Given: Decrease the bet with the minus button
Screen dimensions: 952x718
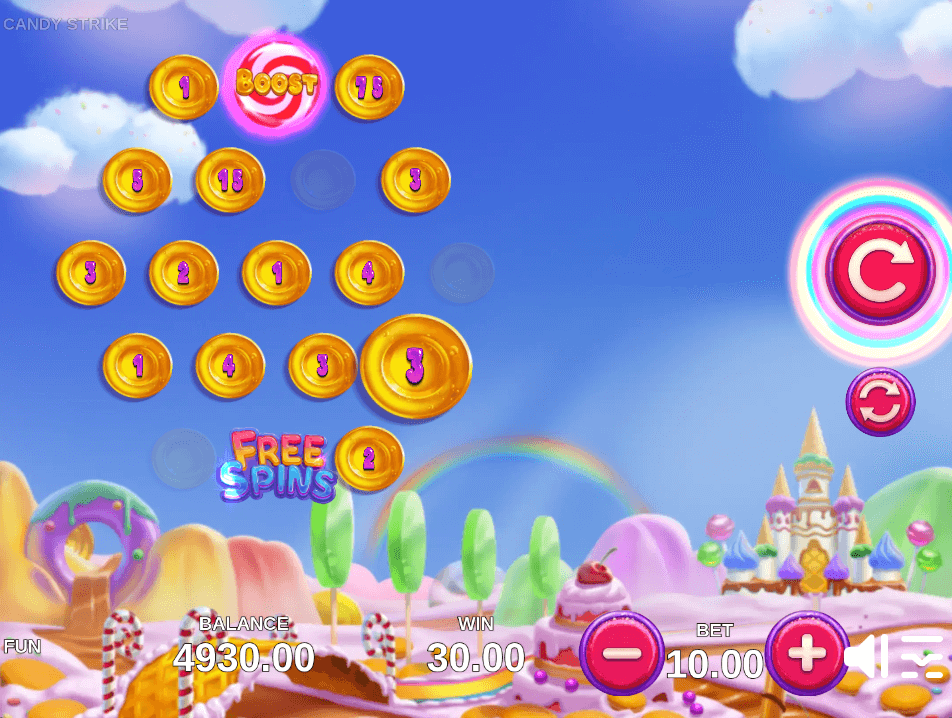Looking at the screenshot, I should pos(621,653).
